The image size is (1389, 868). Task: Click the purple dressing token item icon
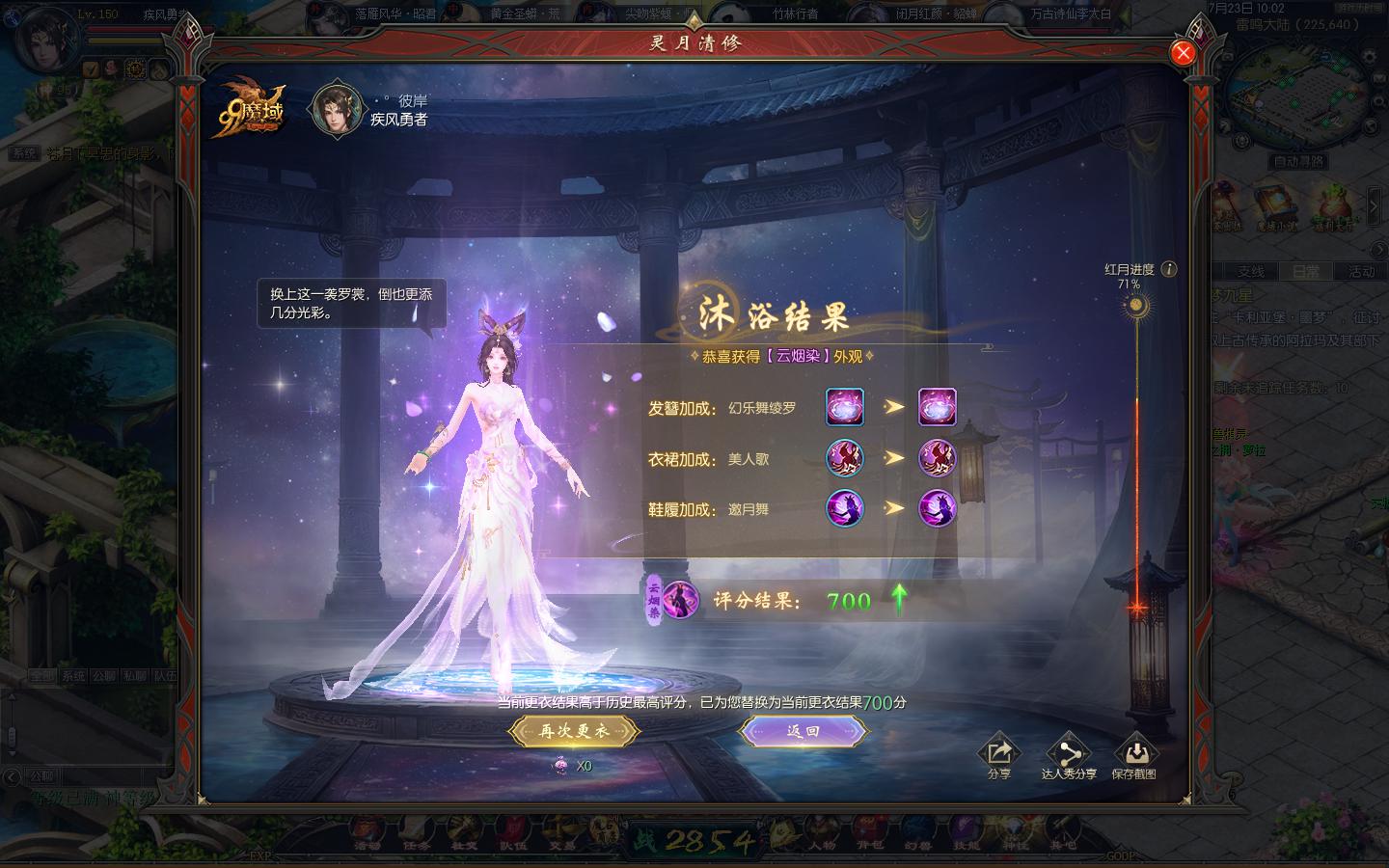tap(560, 765)
